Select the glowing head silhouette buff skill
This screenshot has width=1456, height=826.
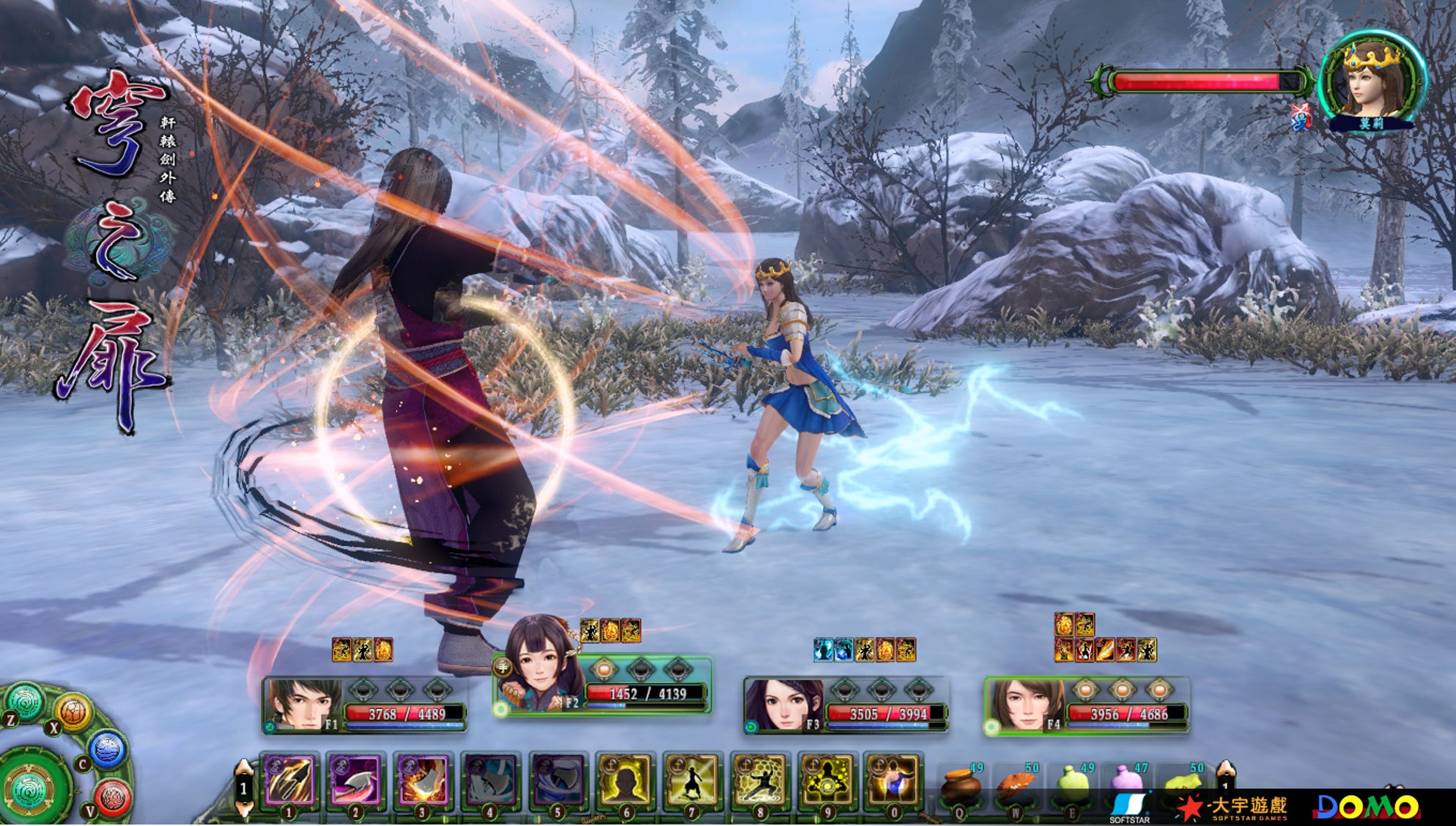click(624, 780)
